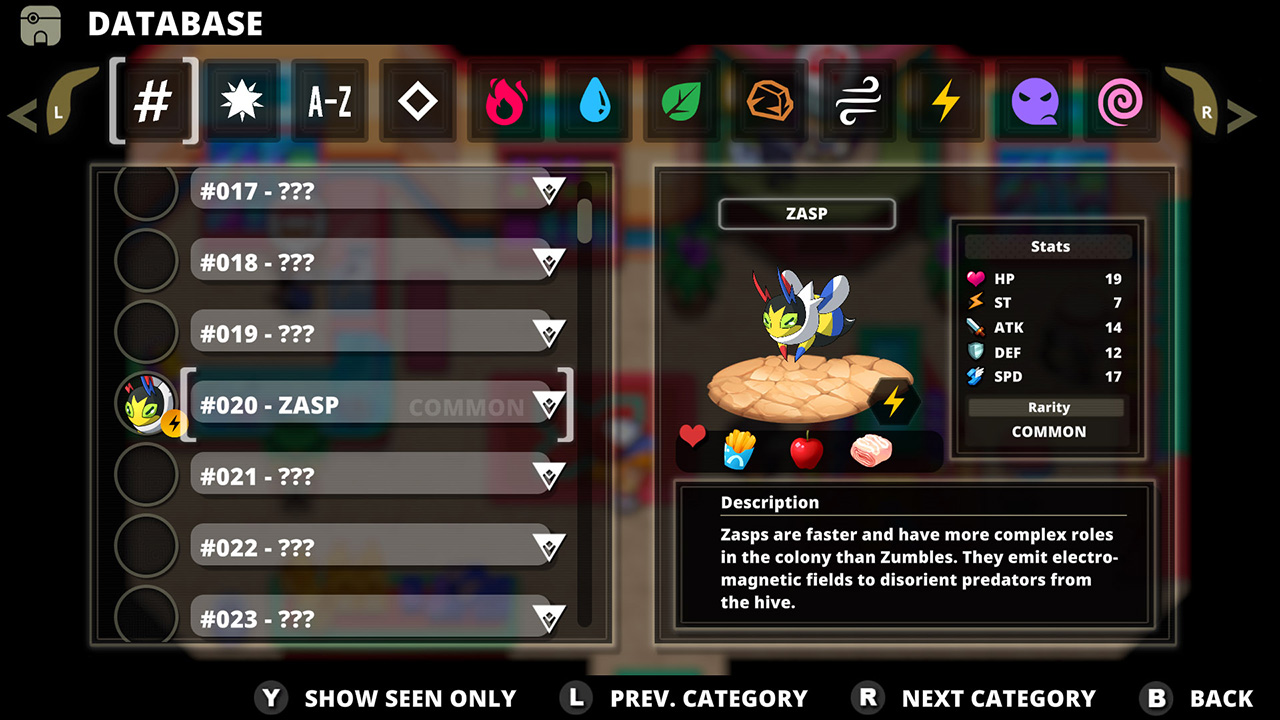Select the fire type category icon
Image resolution: width=1280 pixels, height=720 pixels.
[x=506, y=100]
